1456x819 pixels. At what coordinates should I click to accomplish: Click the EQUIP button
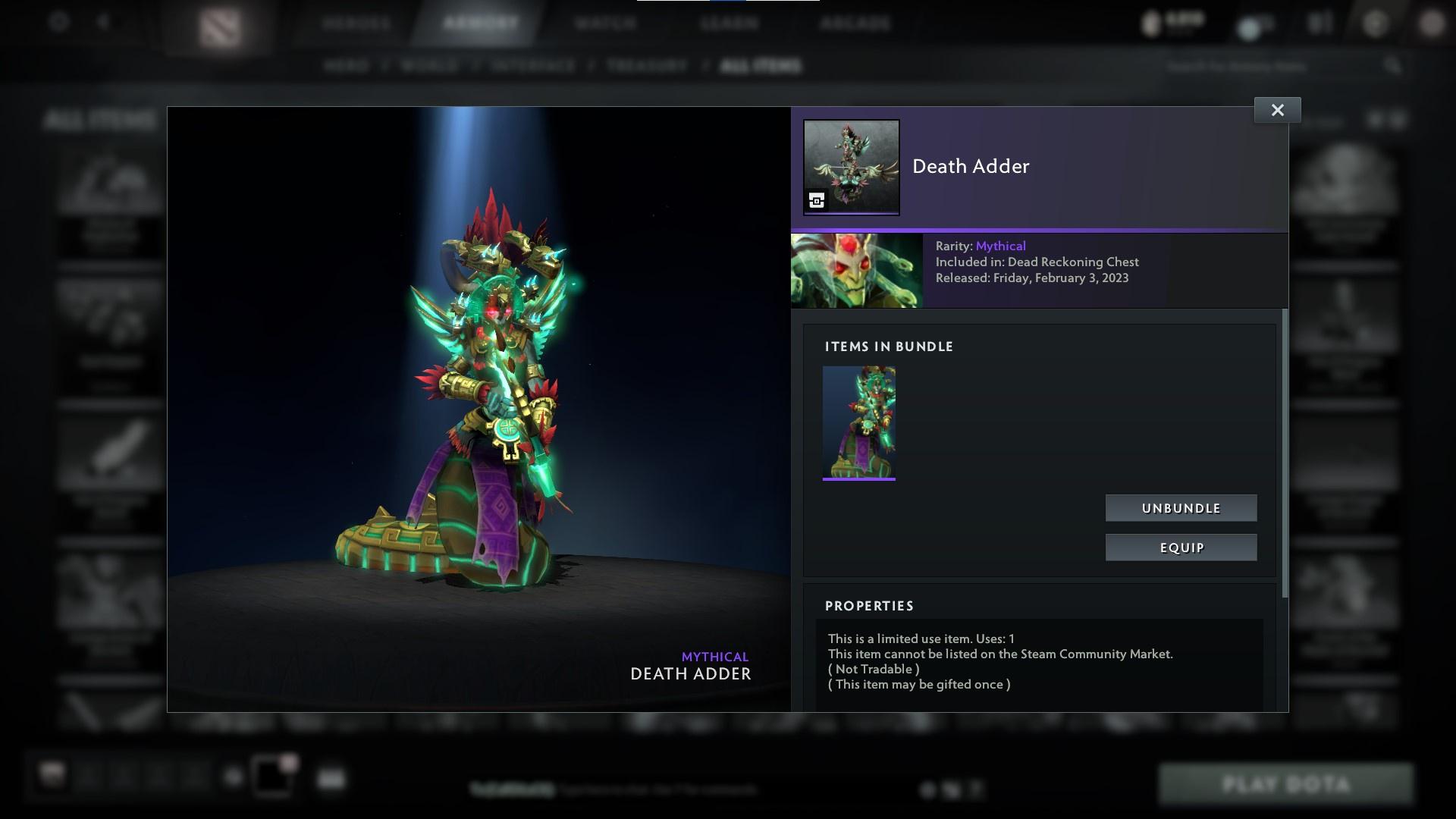[1181, 547]
